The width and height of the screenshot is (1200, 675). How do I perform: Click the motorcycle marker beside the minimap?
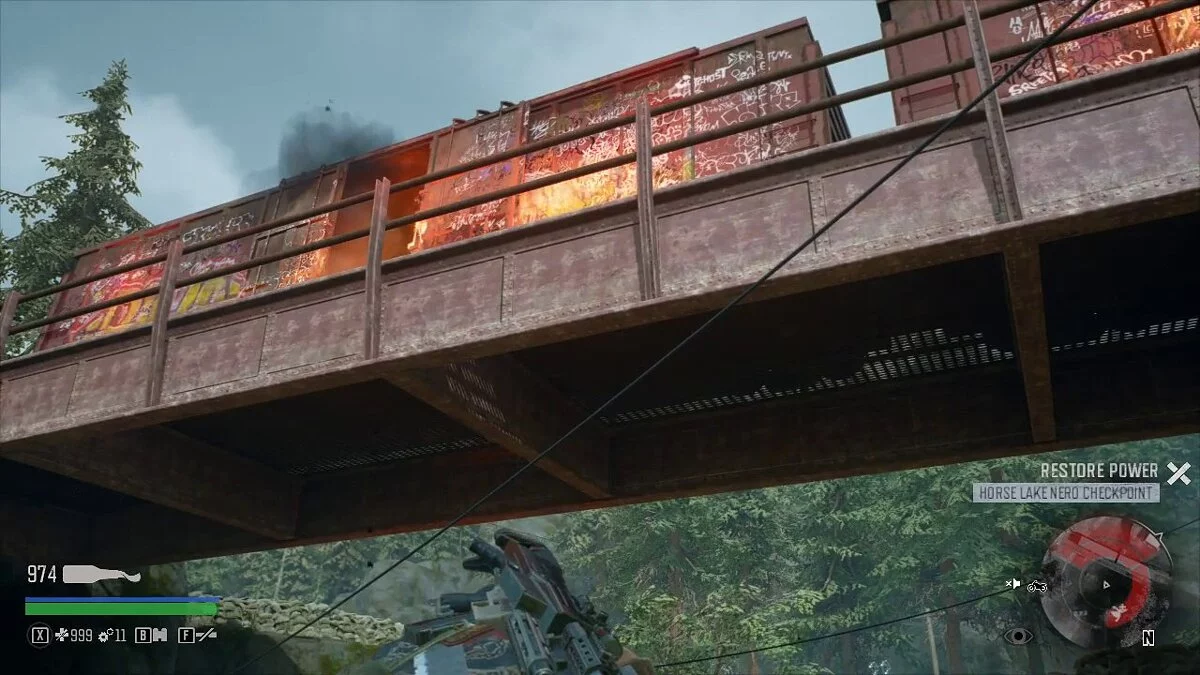click(1037, 586)
